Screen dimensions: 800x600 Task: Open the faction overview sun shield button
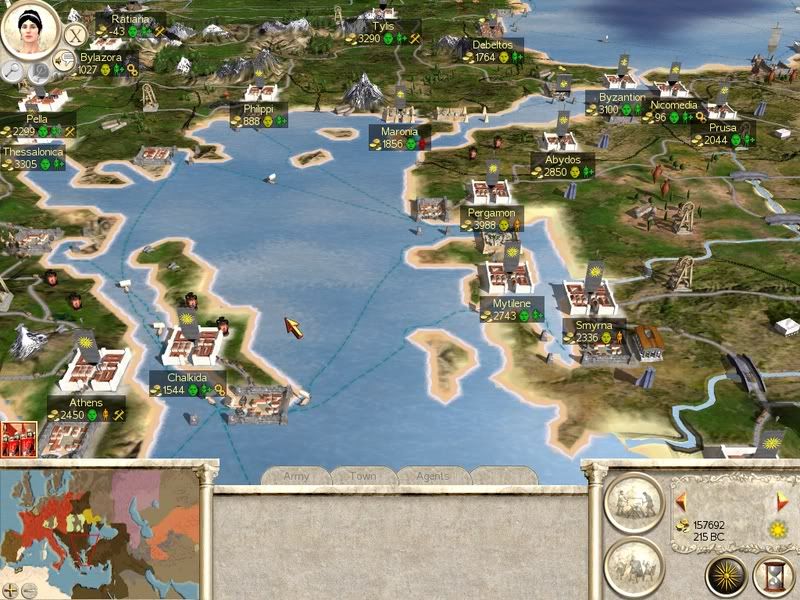(x=726, y=576)
